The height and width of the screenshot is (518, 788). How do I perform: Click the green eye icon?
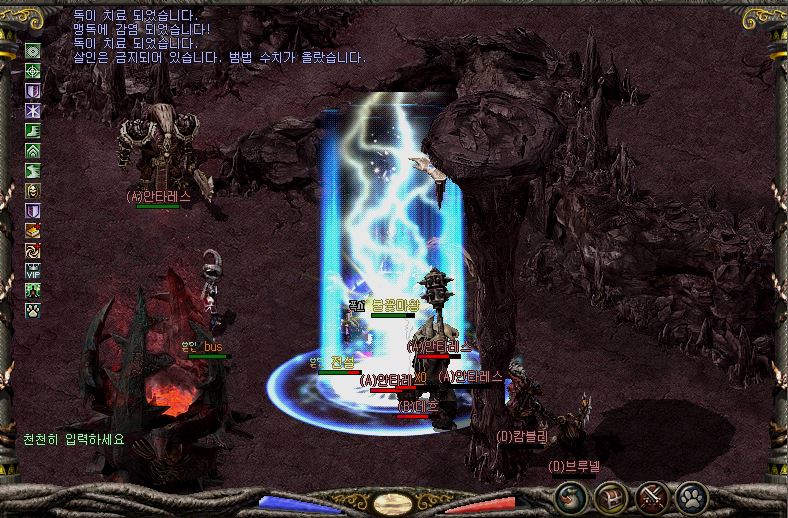pyautogui.click(x=33, y=51)
